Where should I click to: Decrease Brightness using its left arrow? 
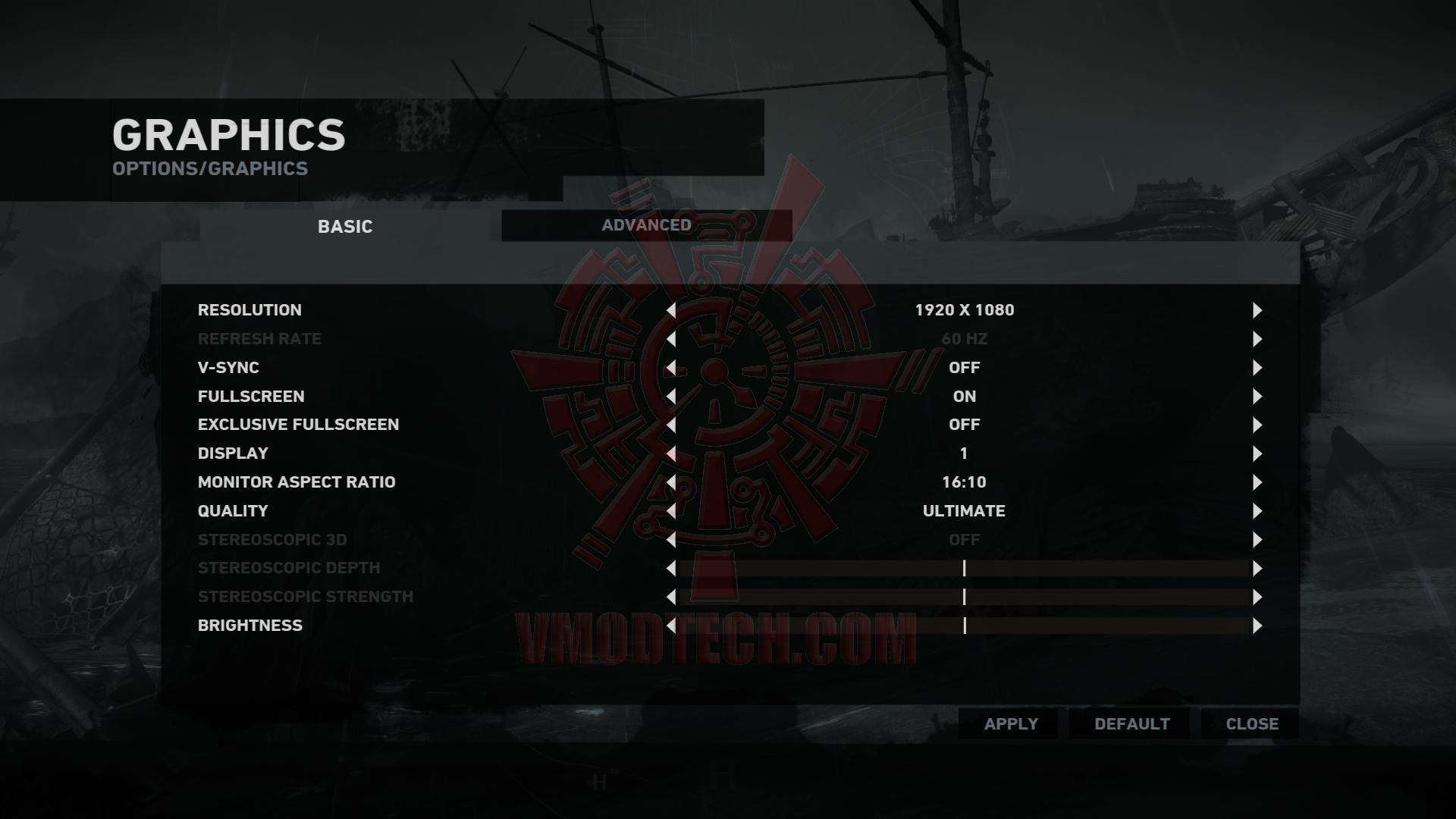point(671,626)
